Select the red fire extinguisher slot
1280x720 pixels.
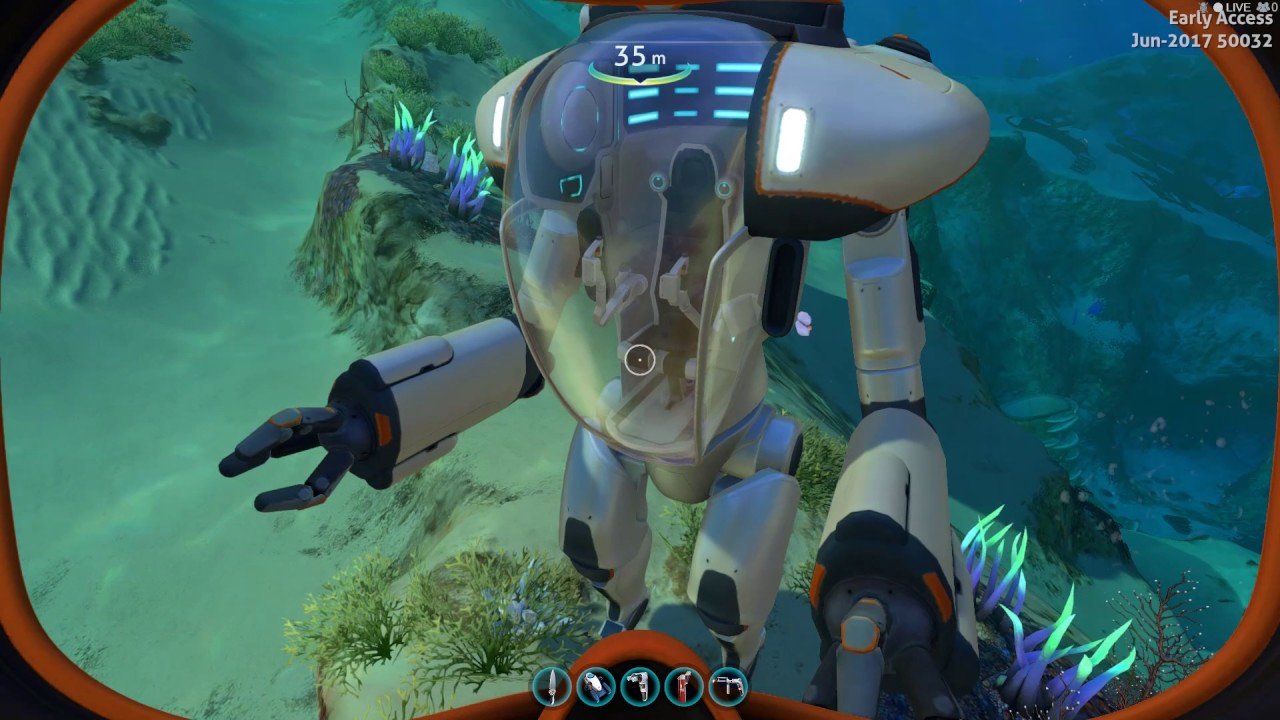(683, 687)
